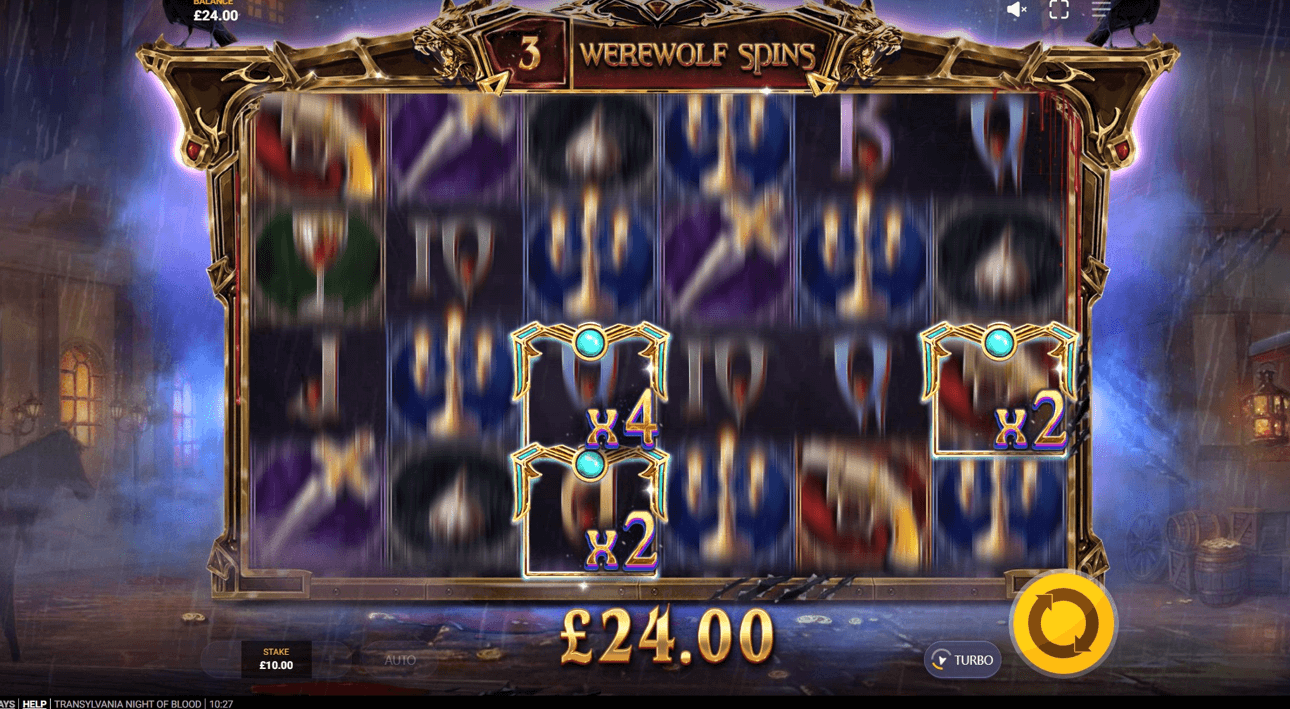
Task: Open the Auto spin options
Action: click(400, 660)
